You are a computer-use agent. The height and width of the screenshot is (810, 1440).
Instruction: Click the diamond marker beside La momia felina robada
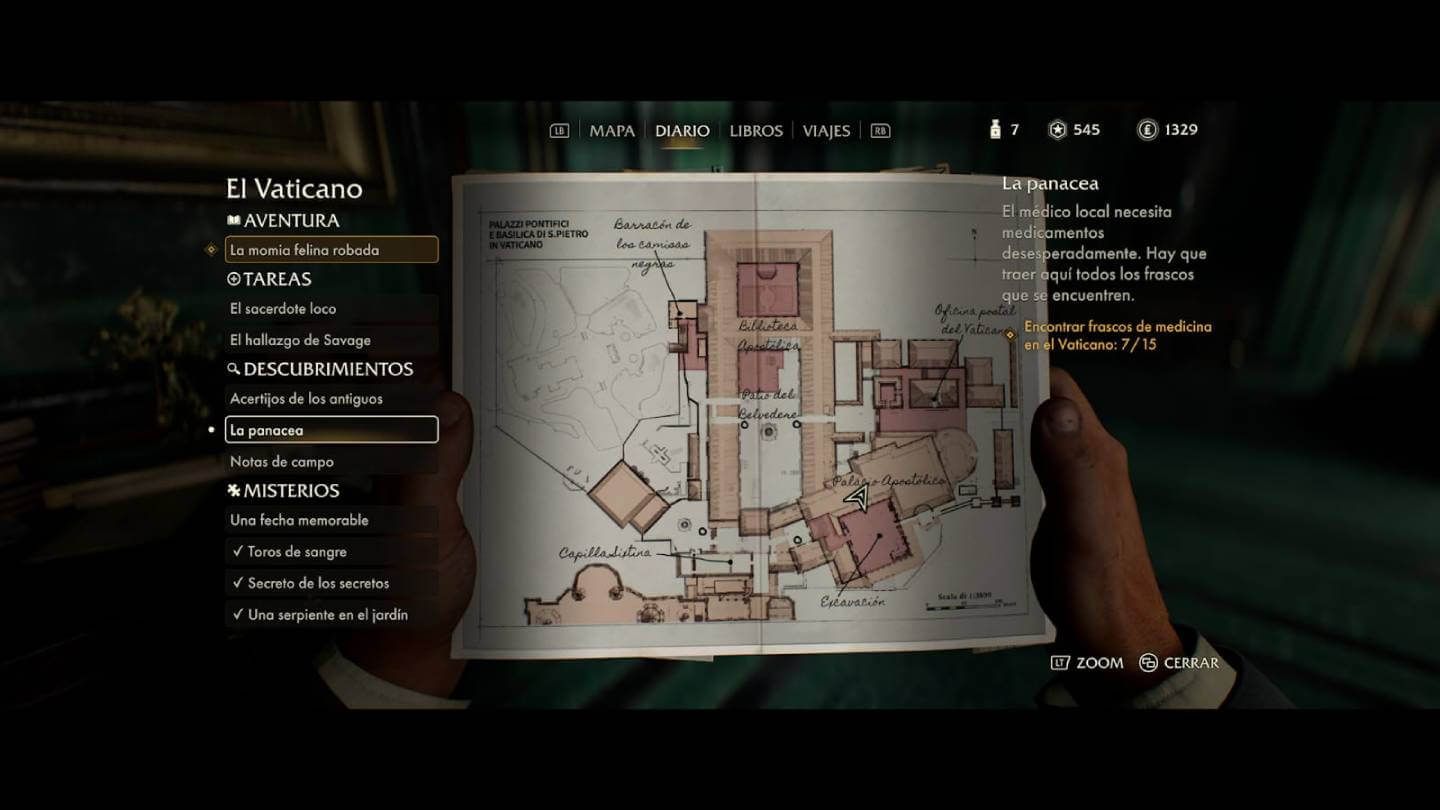[x=210, y=249]
